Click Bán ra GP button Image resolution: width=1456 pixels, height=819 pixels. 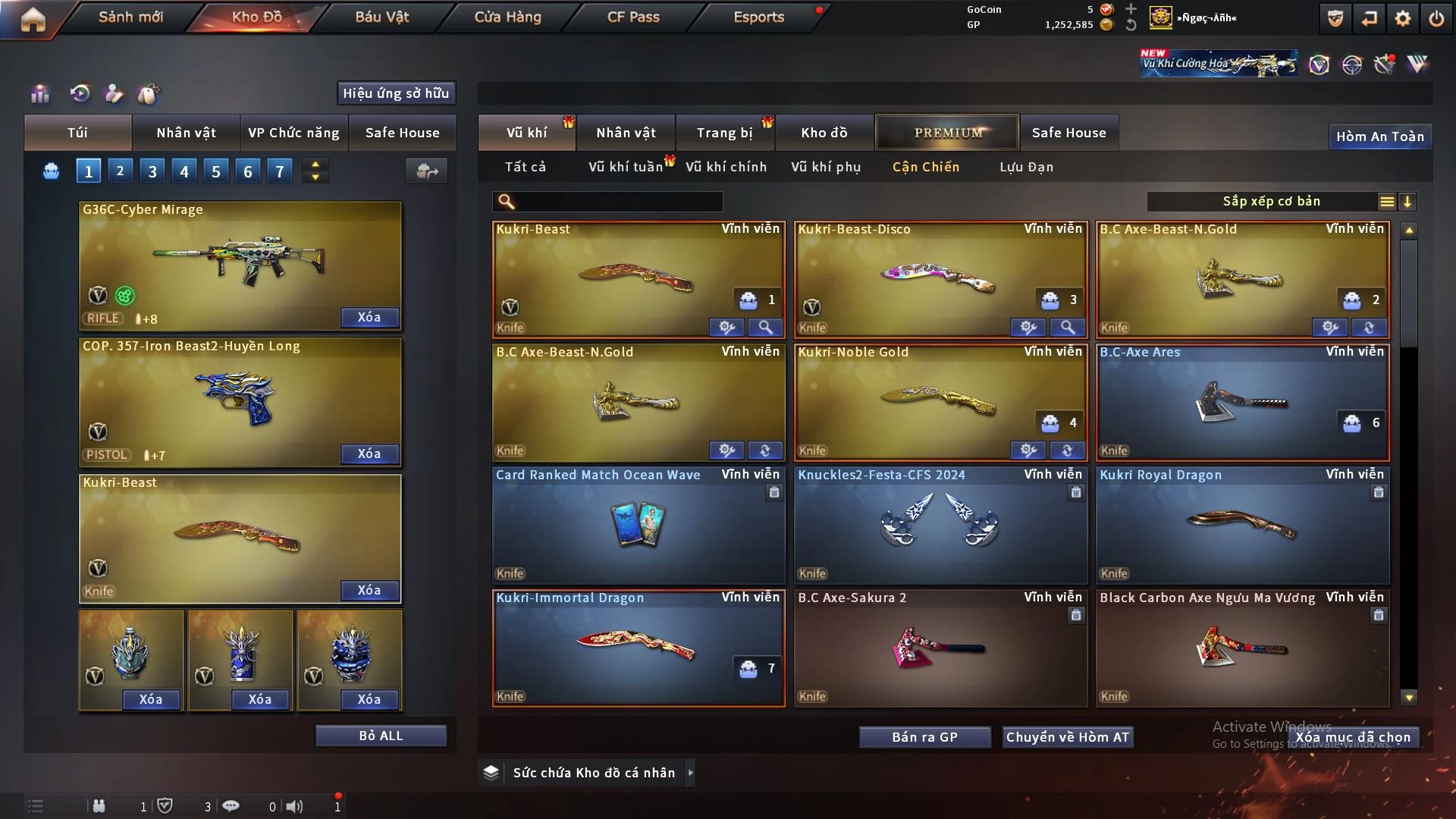[x=924, y=737]
